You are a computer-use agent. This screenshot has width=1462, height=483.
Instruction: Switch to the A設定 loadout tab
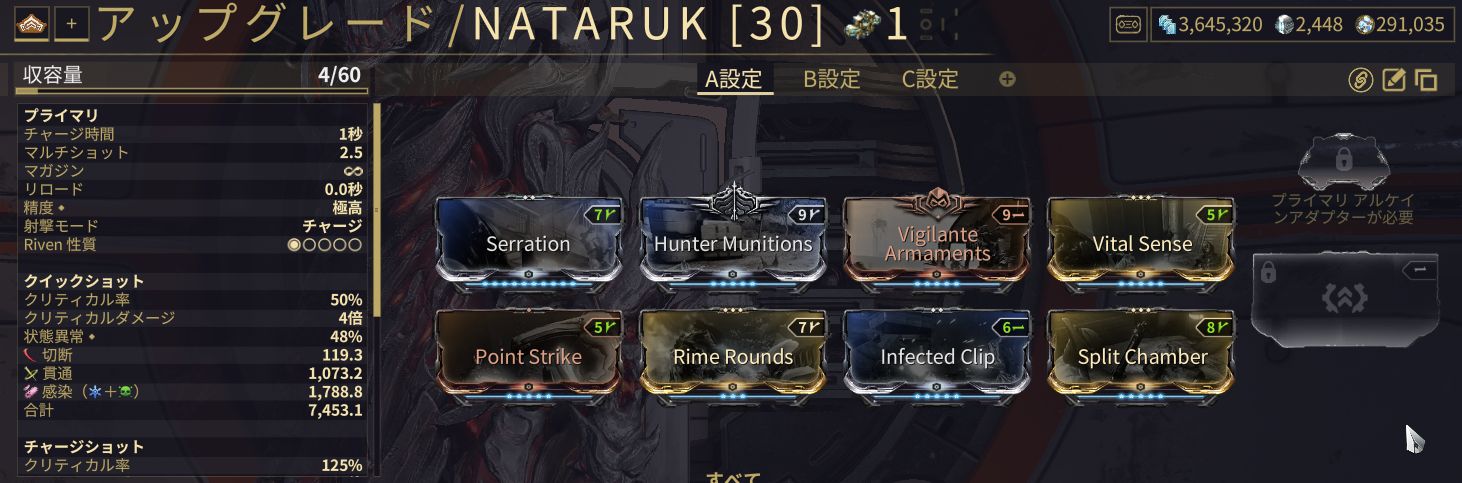(x=734, y=79)
